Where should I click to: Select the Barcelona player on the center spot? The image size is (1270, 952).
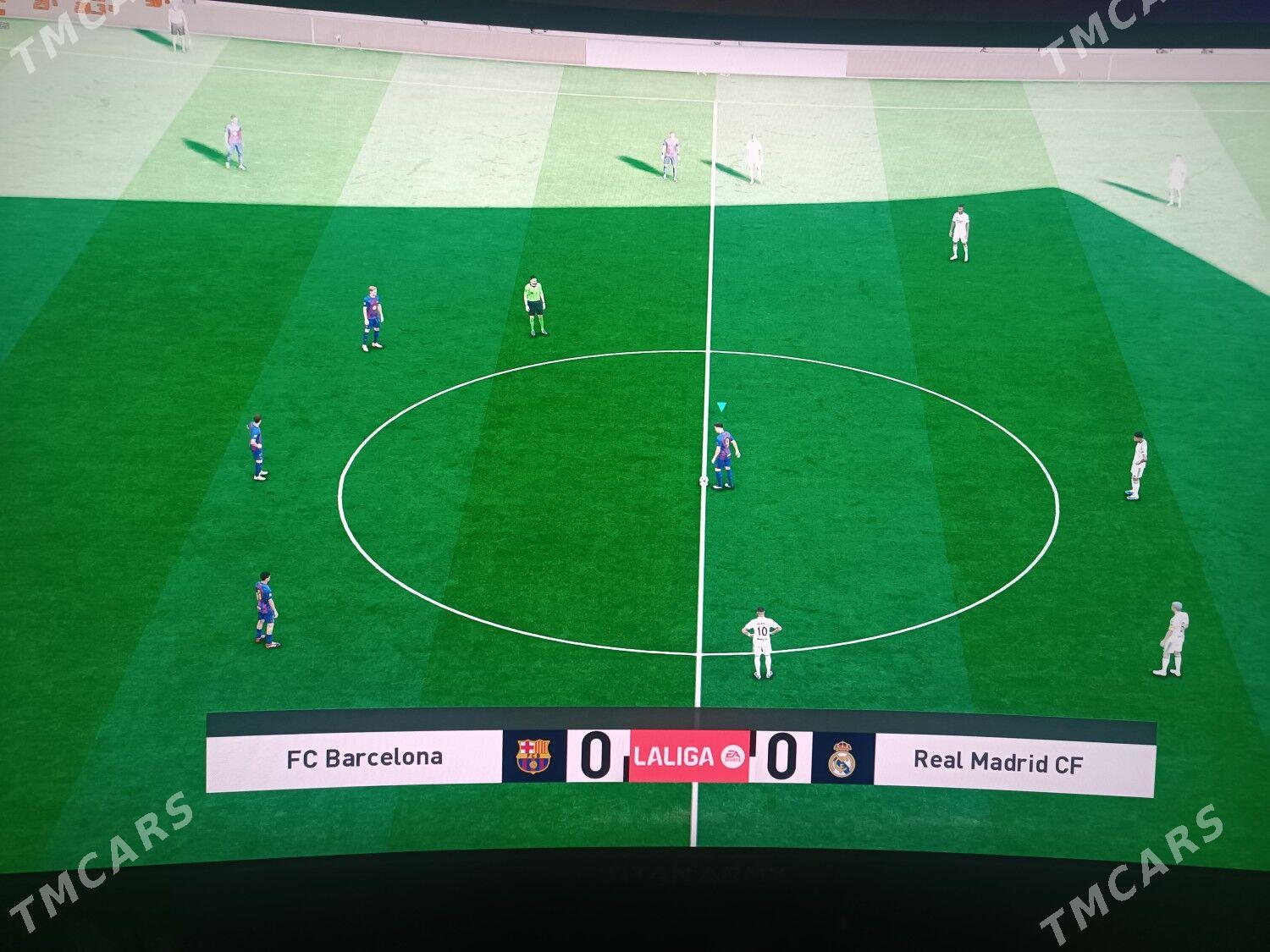724,448
